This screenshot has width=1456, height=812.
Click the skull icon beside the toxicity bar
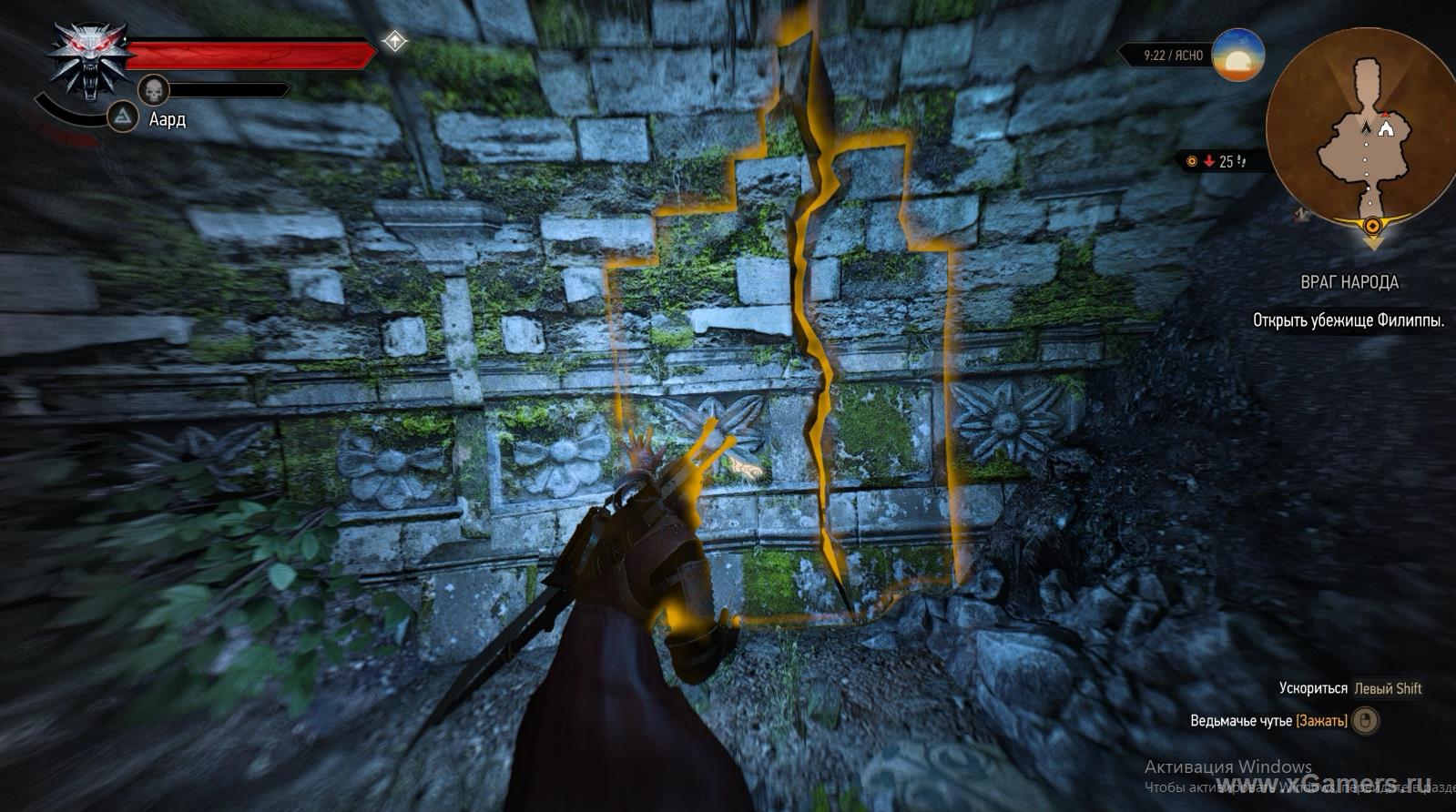coord(154,90)
